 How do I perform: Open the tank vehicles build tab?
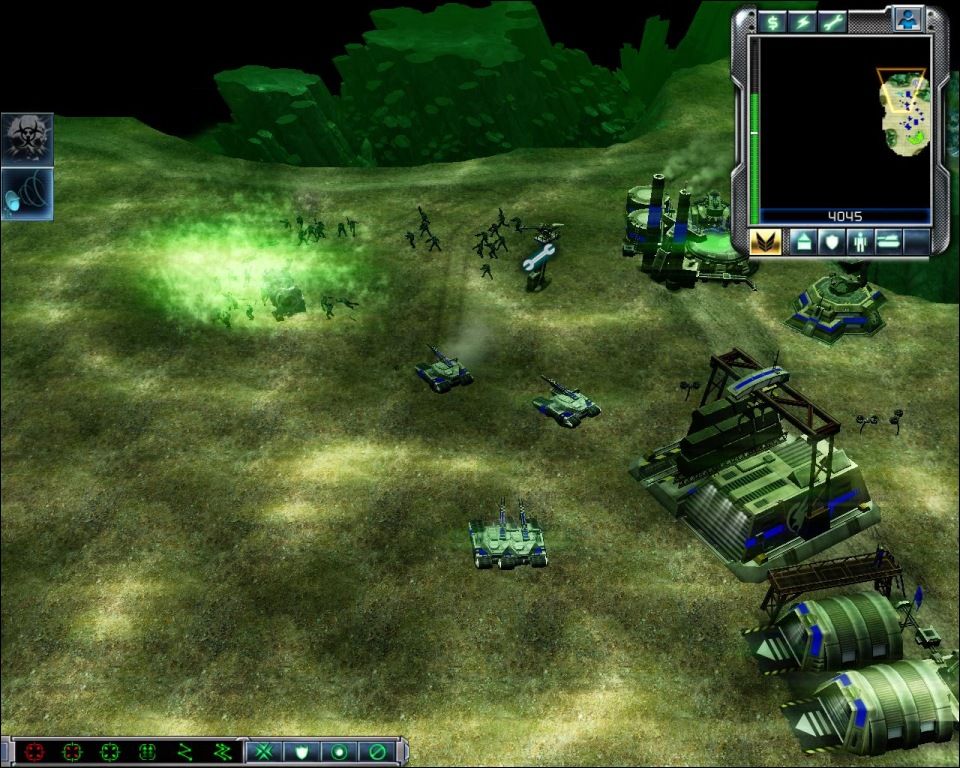[x=887, y=242]
